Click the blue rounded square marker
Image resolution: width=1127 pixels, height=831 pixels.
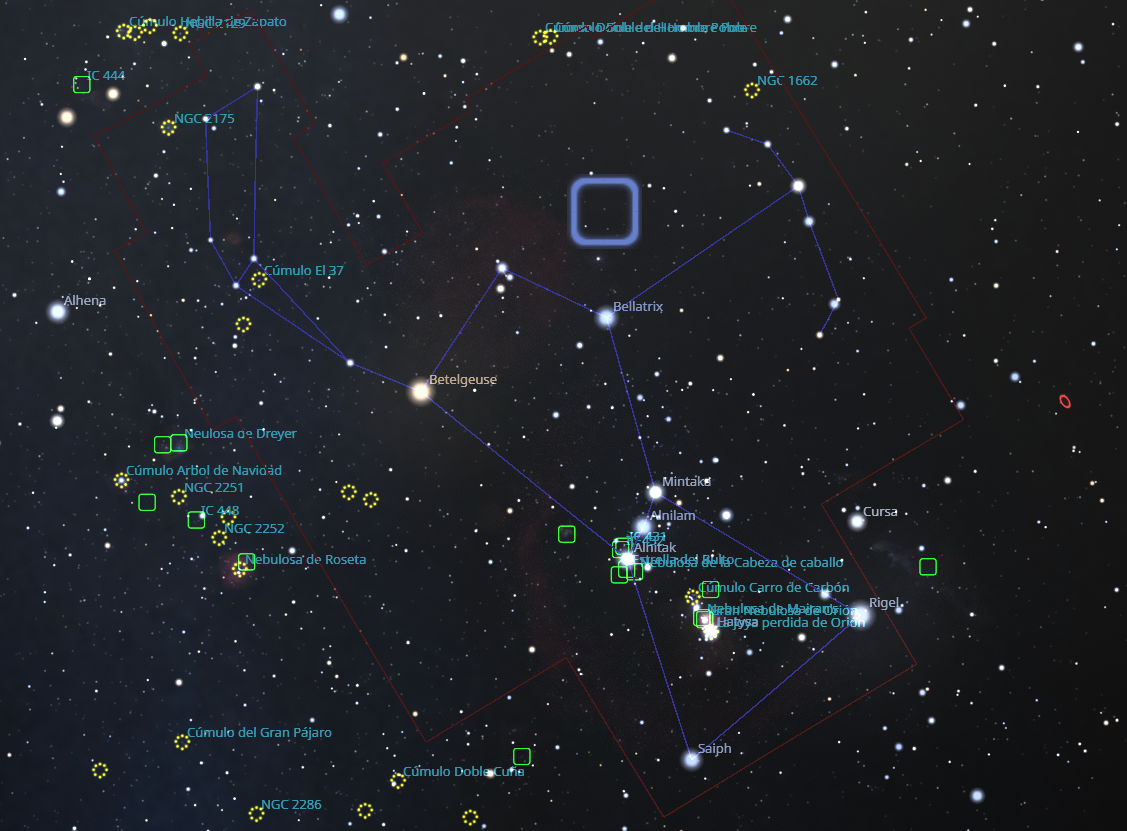(605, 211)
